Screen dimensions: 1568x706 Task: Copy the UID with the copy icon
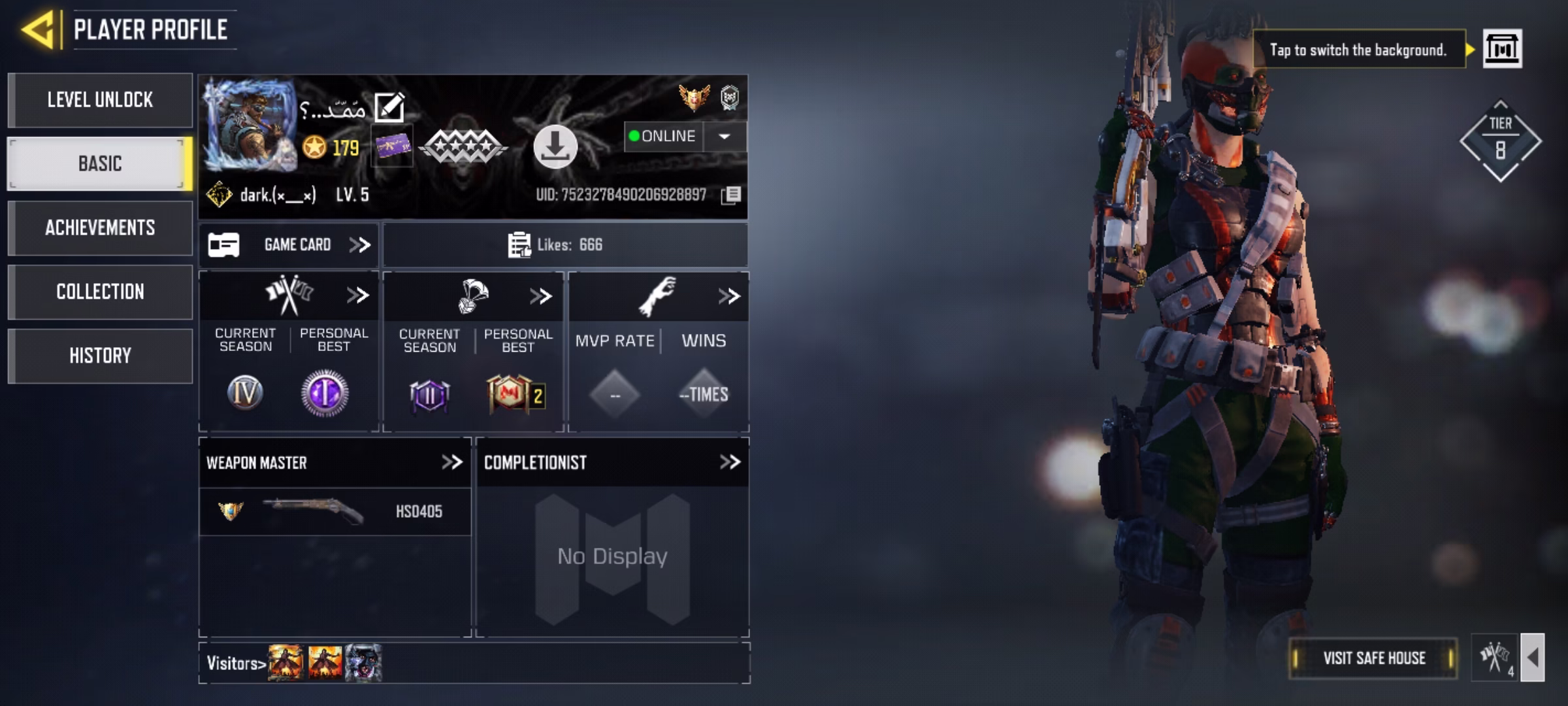coord(731,195)
